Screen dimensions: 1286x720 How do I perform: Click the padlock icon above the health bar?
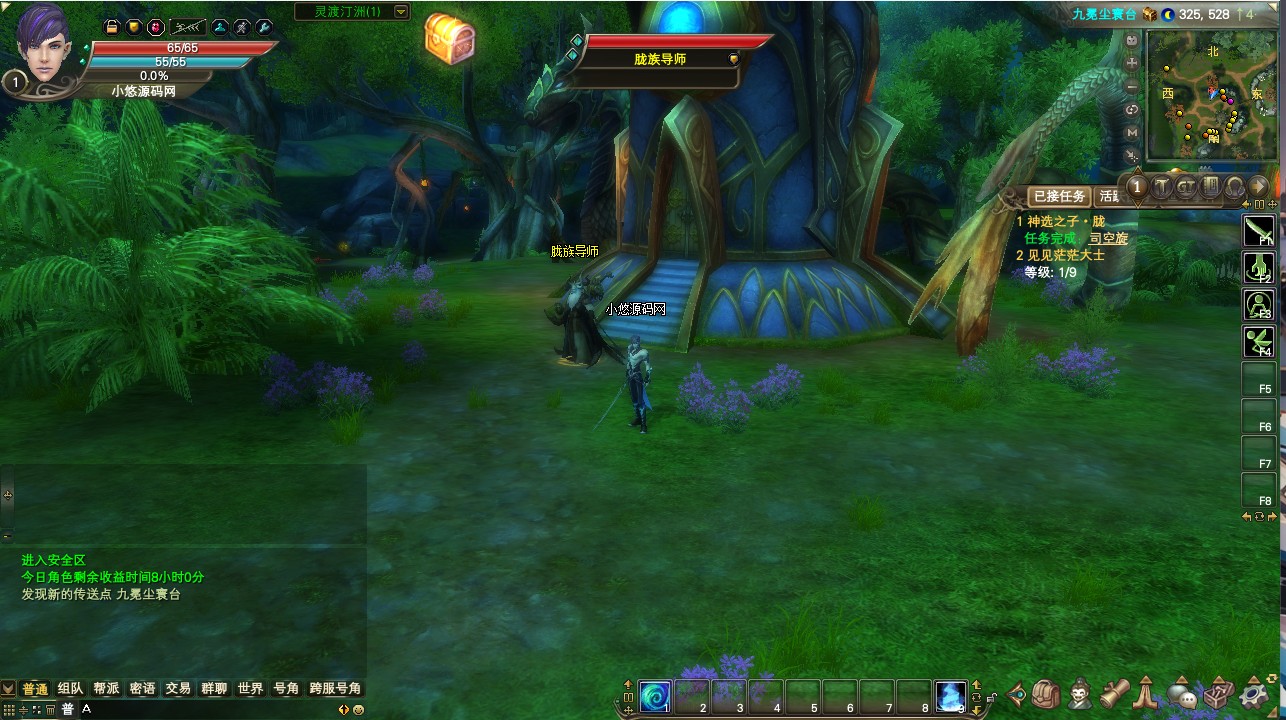112,27
